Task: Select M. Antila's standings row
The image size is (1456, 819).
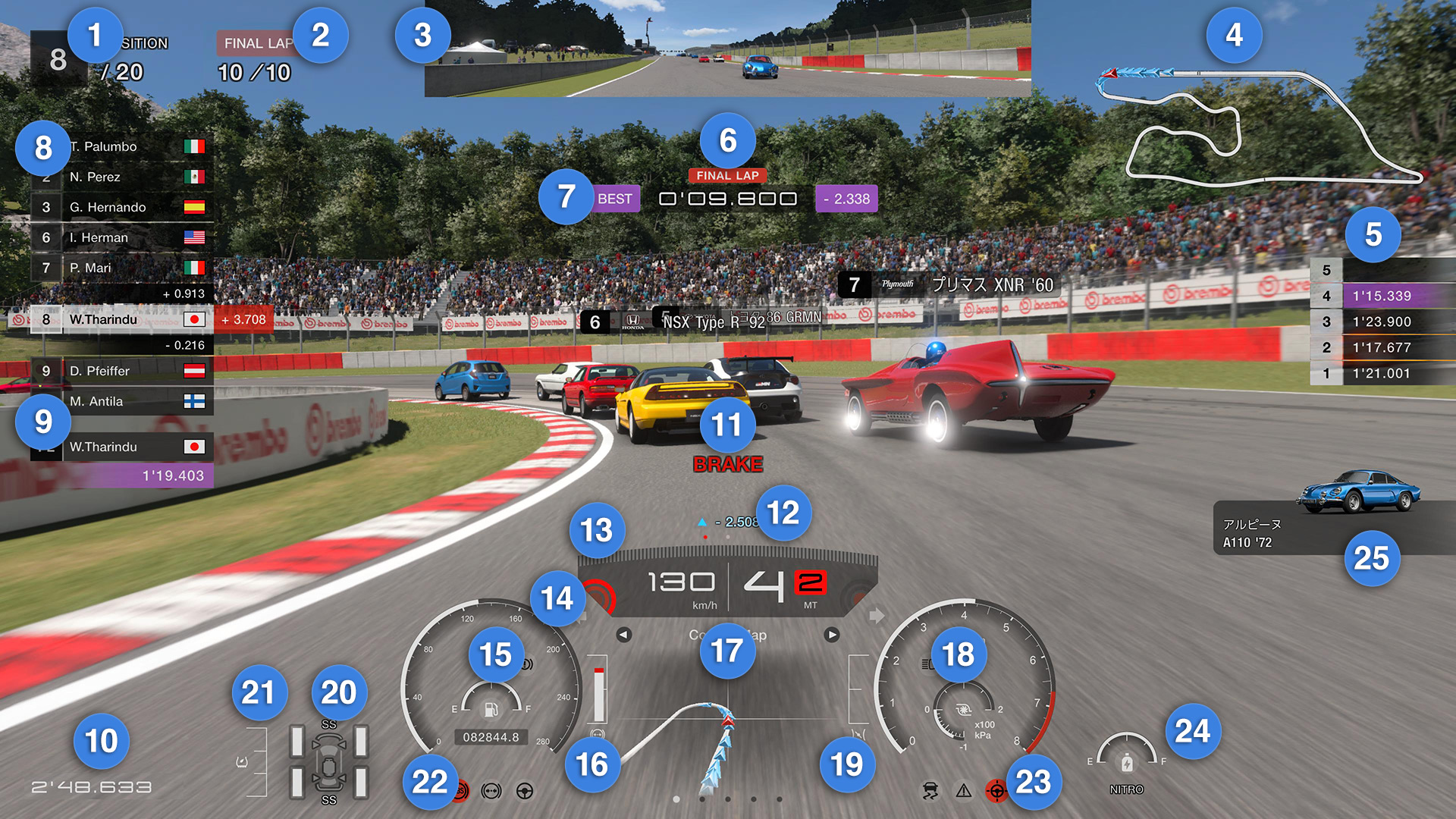Action: pos(121,401)
